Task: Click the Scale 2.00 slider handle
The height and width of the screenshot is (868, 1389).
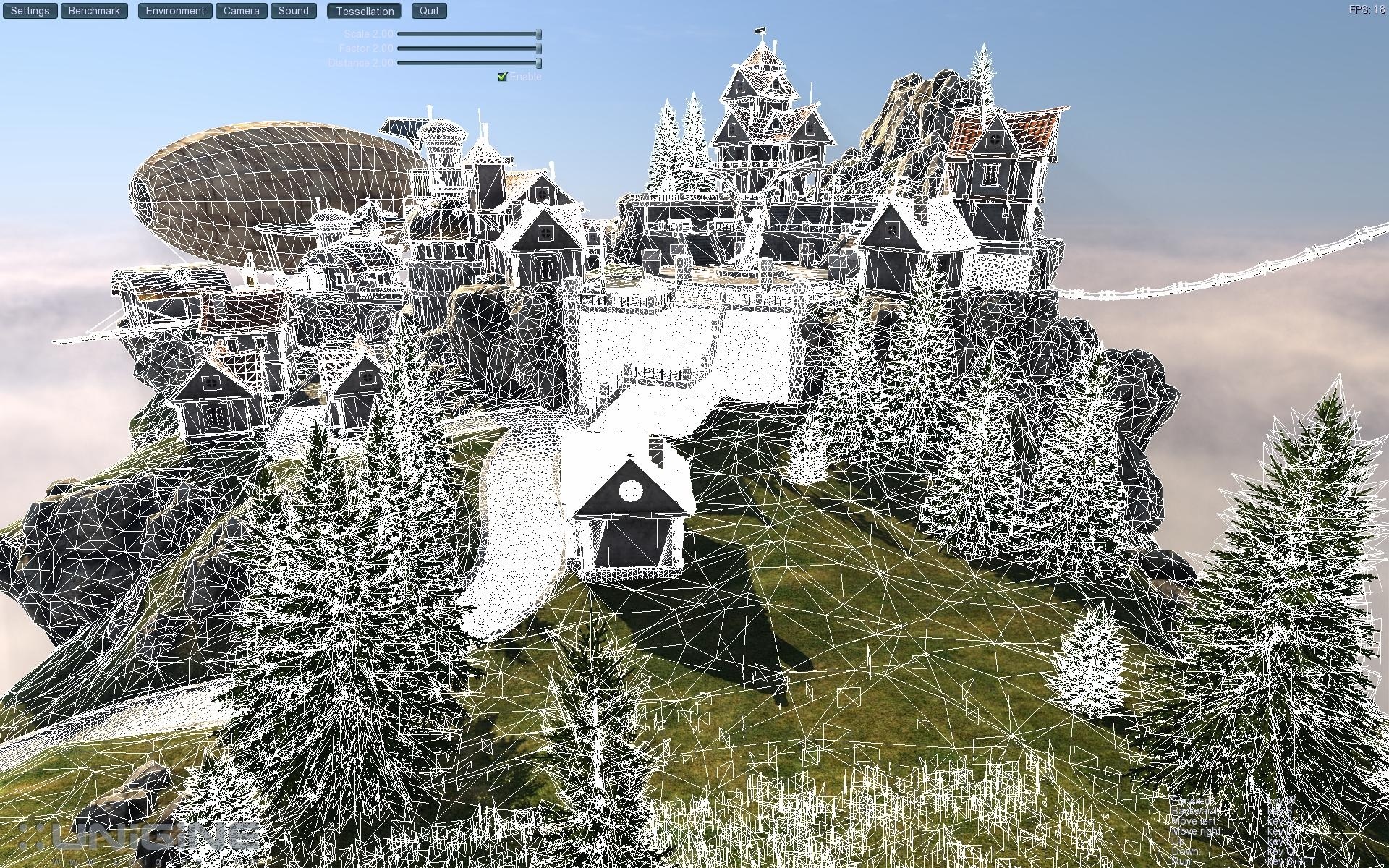Action: (x=538, y=34)
